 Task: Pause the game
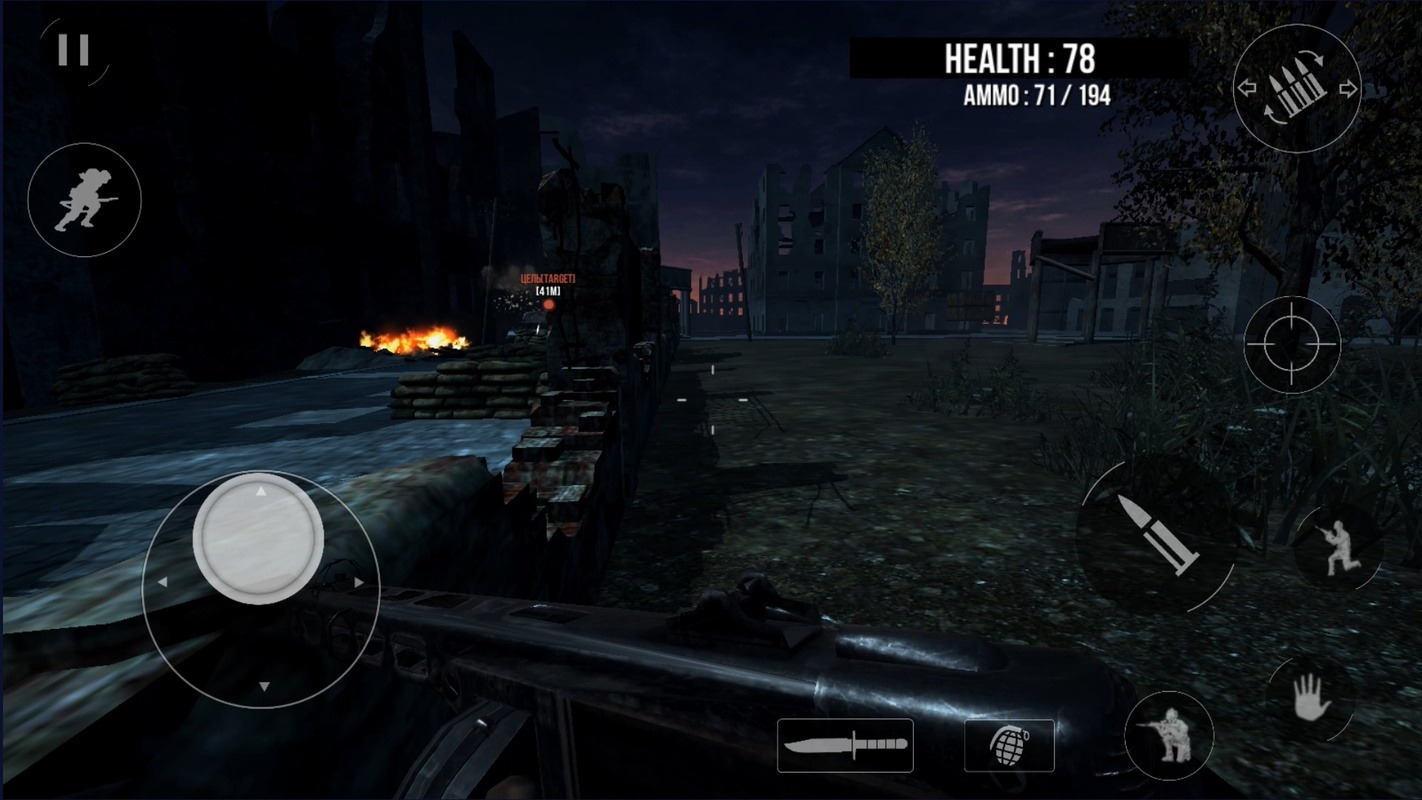(x=73, y=50)
